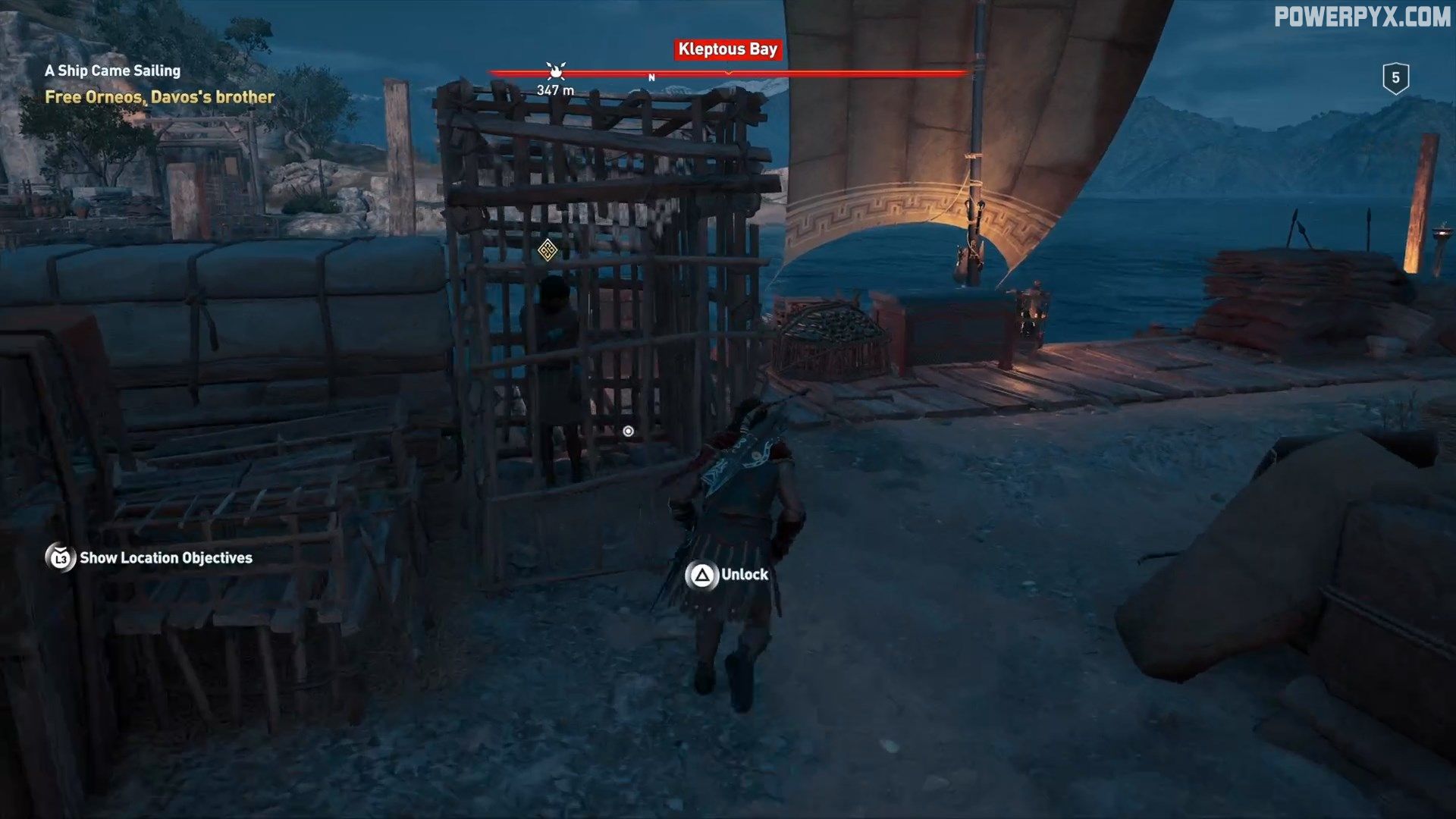The height and width of the screenshot is (819, 1456).
Task: Select the quest waypoint notch on the compass bar
Action: 730,74
